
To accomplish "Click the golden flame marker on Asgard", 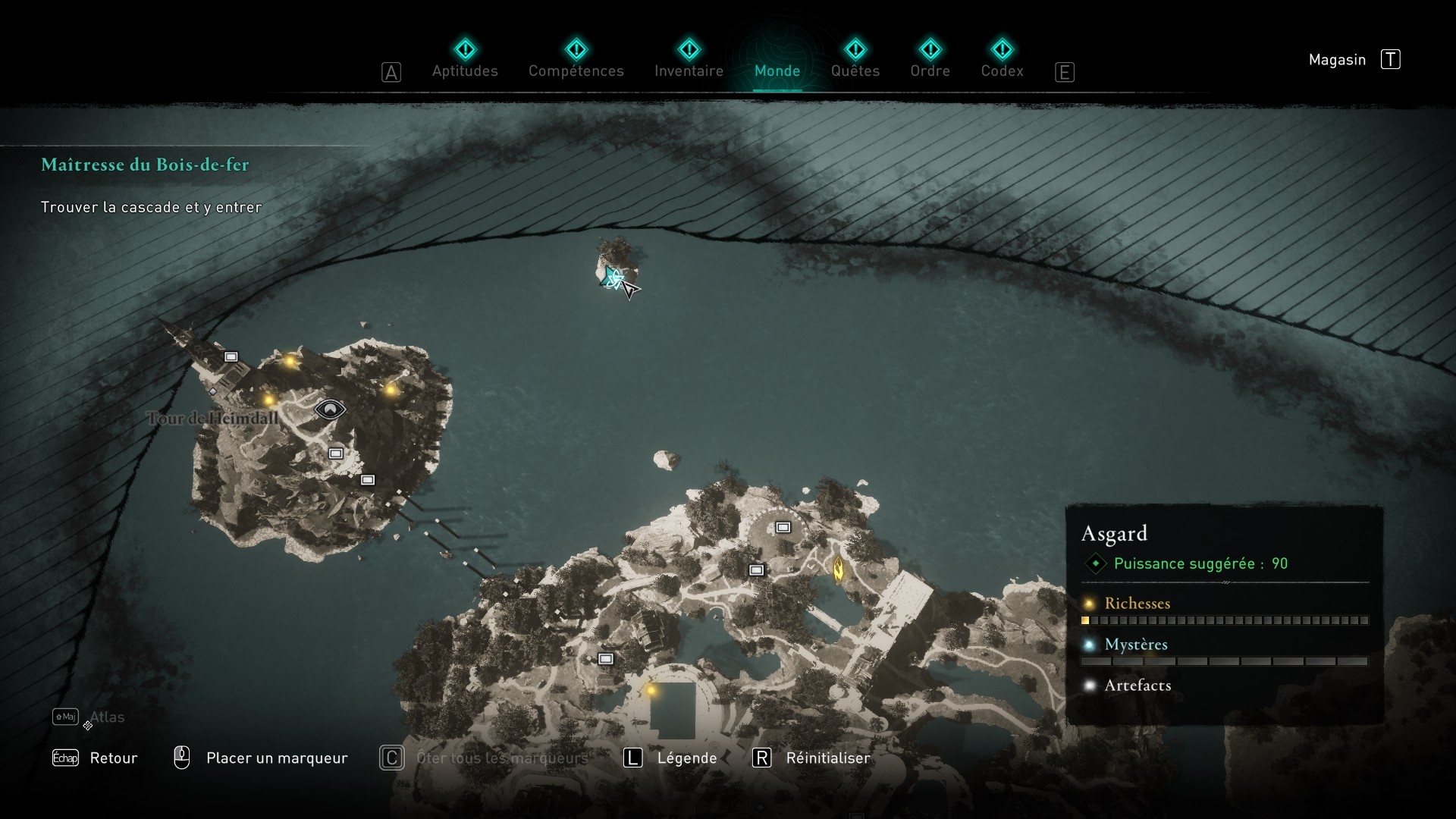I will (839, 568).
